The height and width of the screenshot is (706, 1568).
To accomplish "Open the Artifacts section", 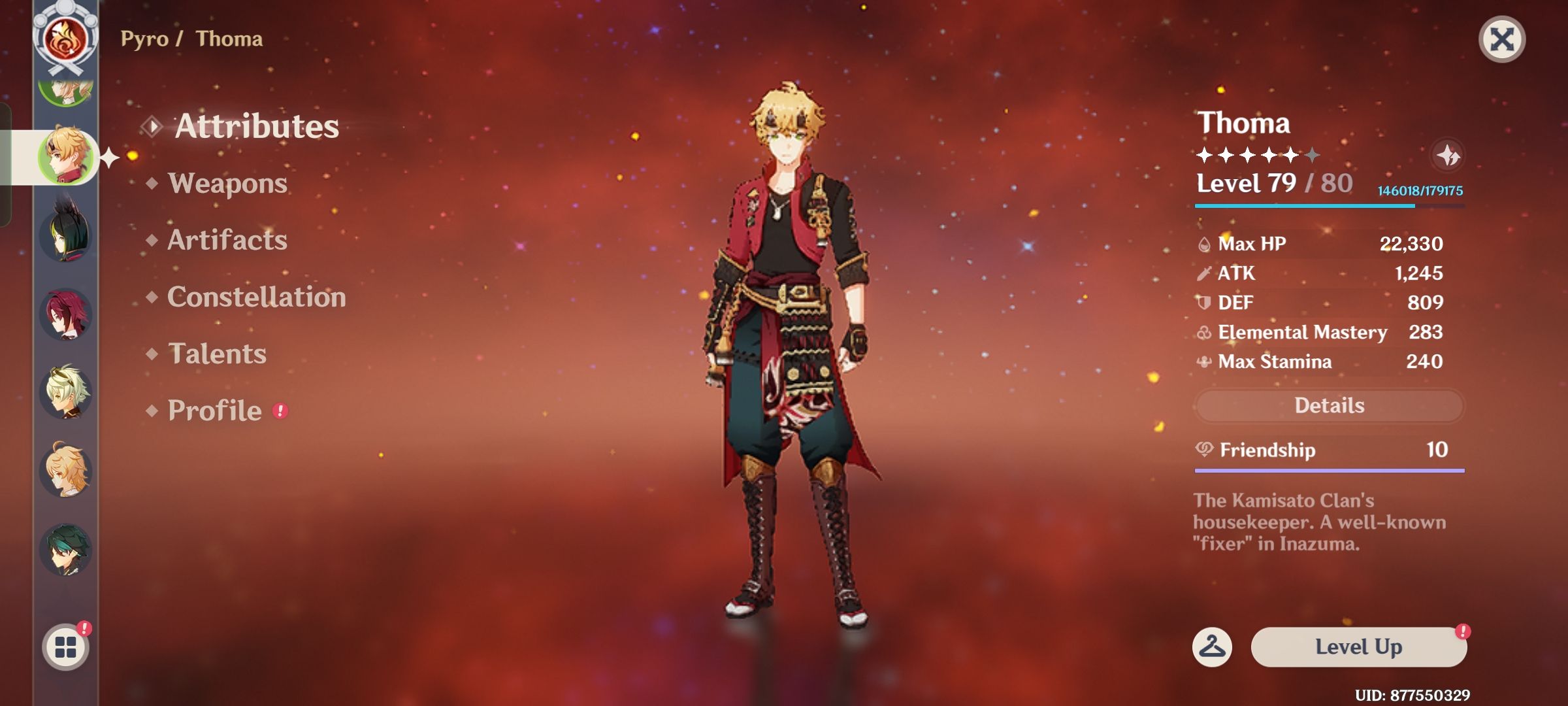I will point(226,241).
